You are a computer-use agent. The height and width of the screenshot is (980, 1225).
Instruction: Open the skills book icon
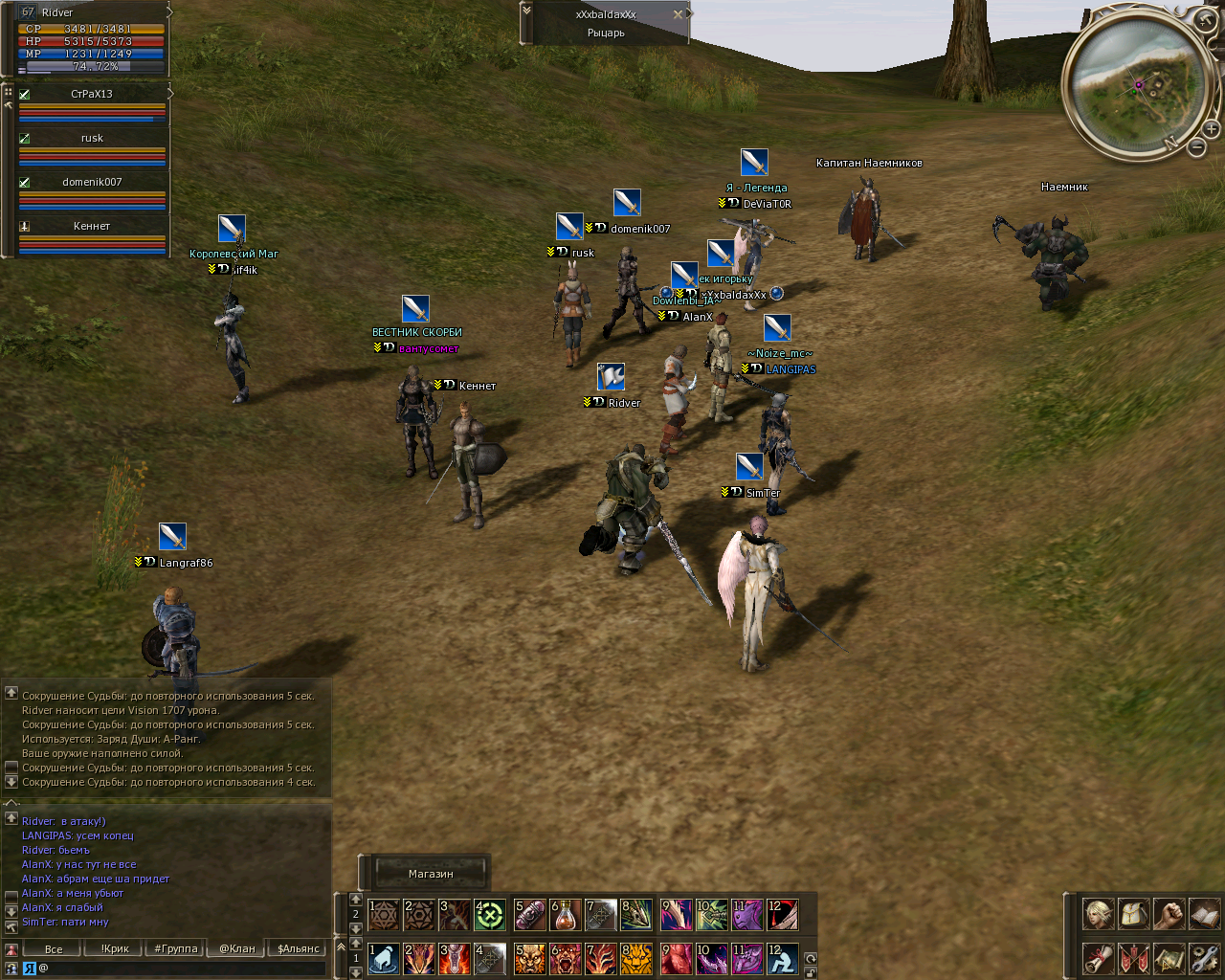tap(1204, 914)
